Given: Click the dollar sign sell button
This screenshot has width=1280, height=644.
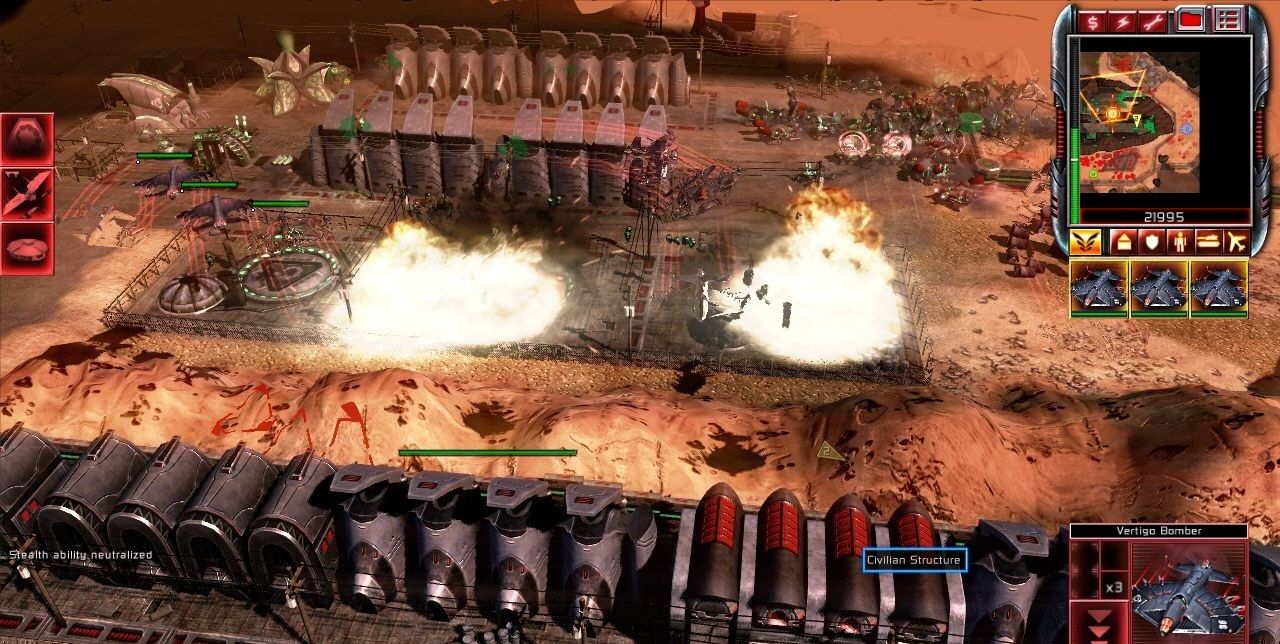Looking at the screenshot, I should point(1096,21).
